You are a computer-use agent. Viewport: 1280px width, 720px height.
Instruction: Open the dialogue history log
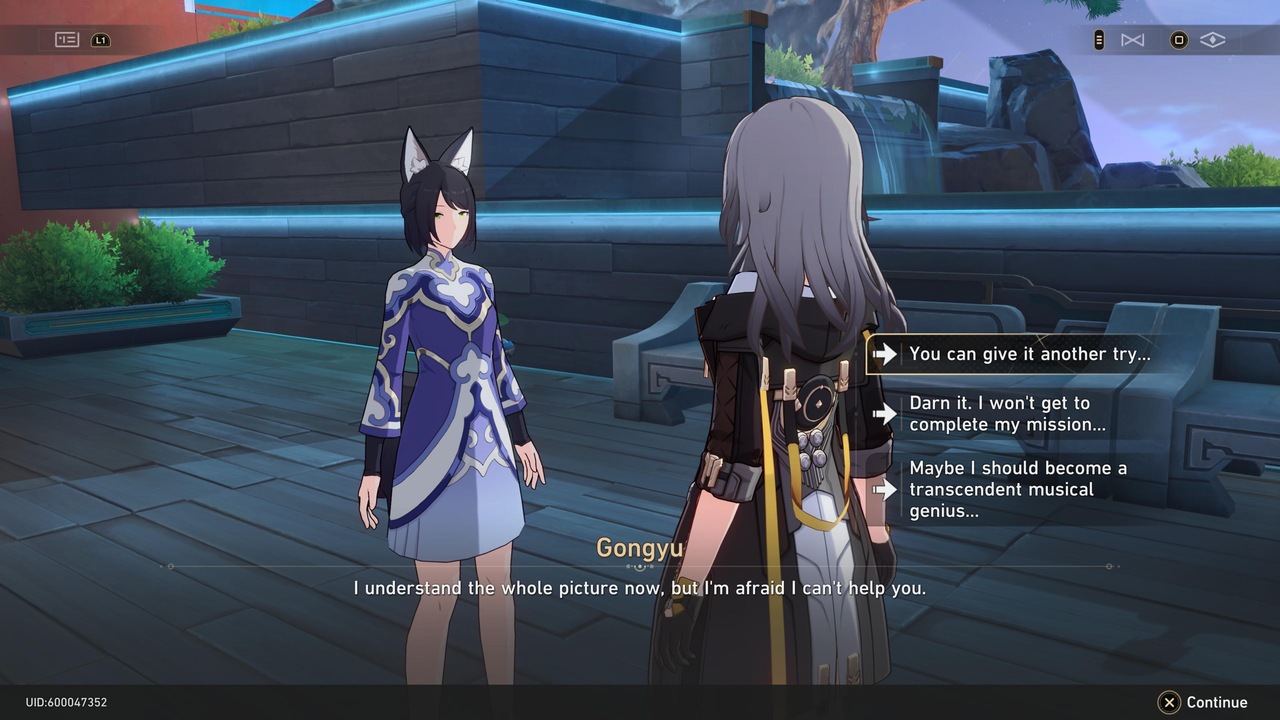(66, 40)
